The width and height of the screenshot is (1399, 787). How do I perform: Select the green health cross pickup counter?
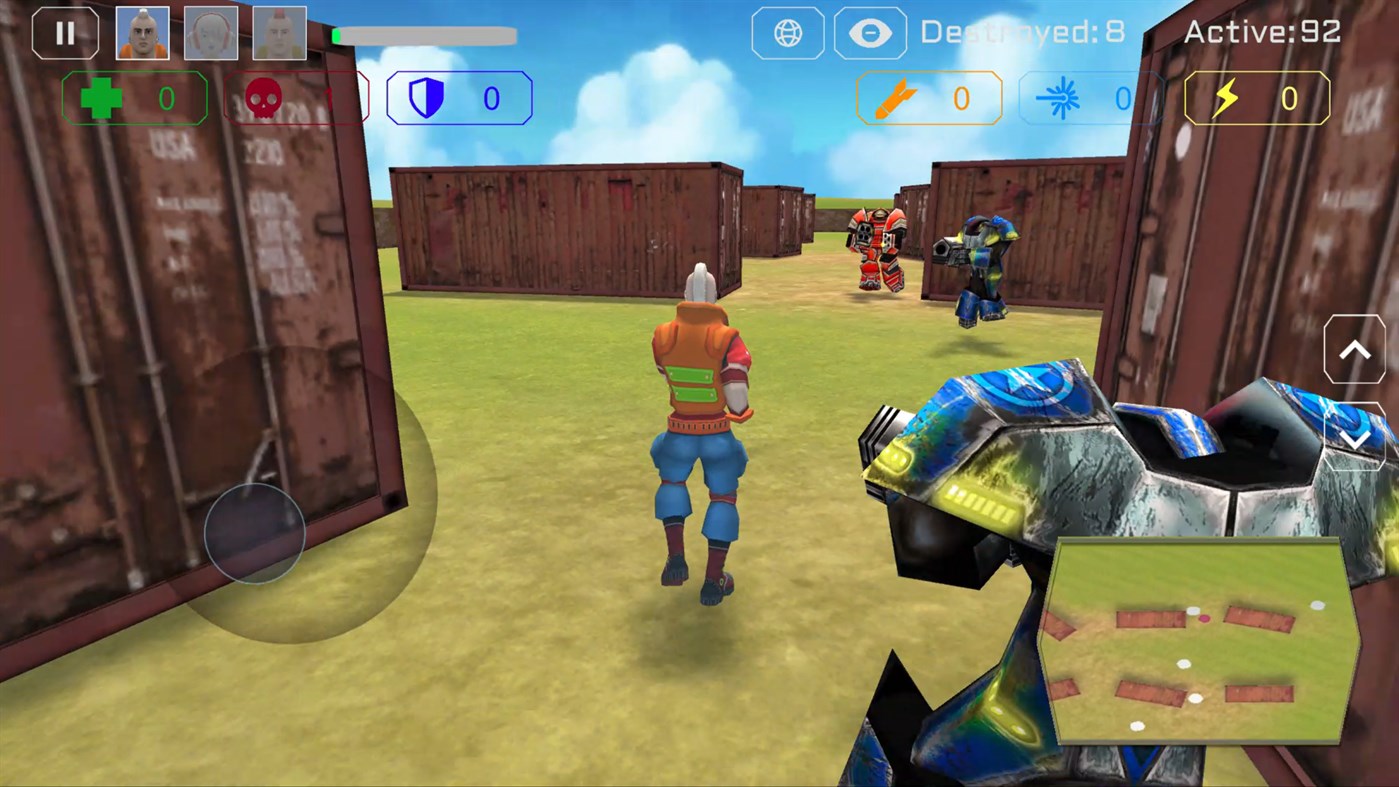(x=133, y=98)
